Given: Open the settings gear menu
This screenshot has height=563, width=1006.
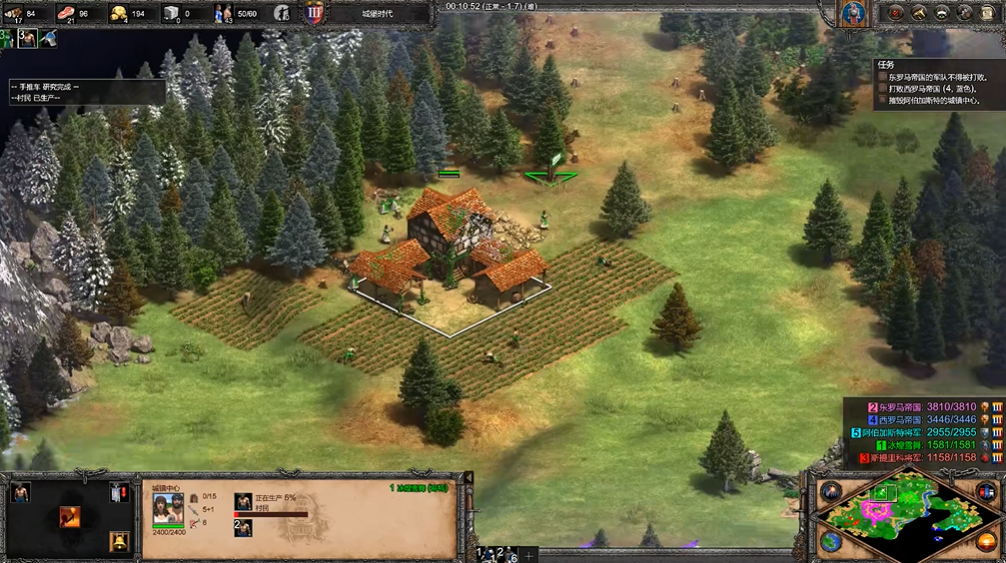Looking at the screenshot, I should click(x=965, y=13).
